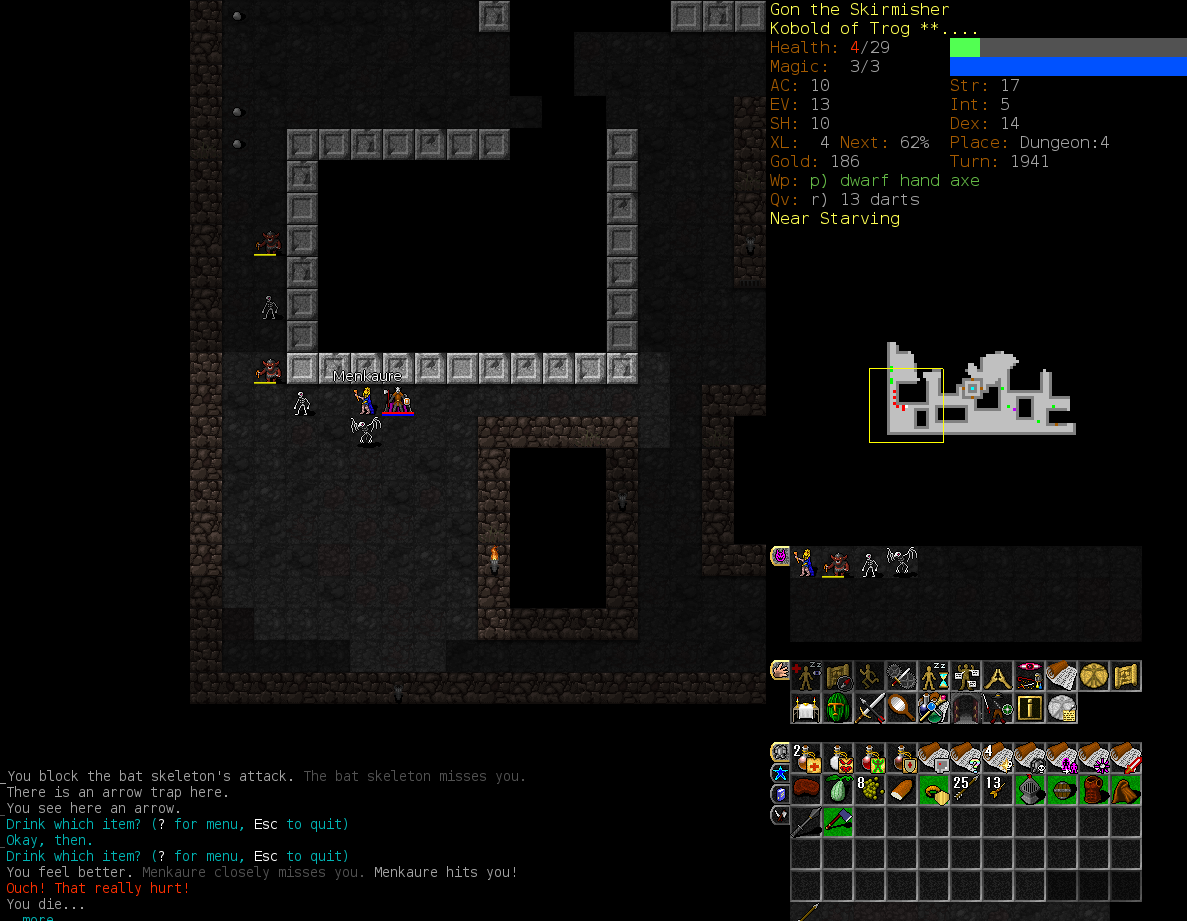Viewport: 1187px width, 921px height.
Task: Select the stack of 8 grapes
Action: (x=870, y=790)
